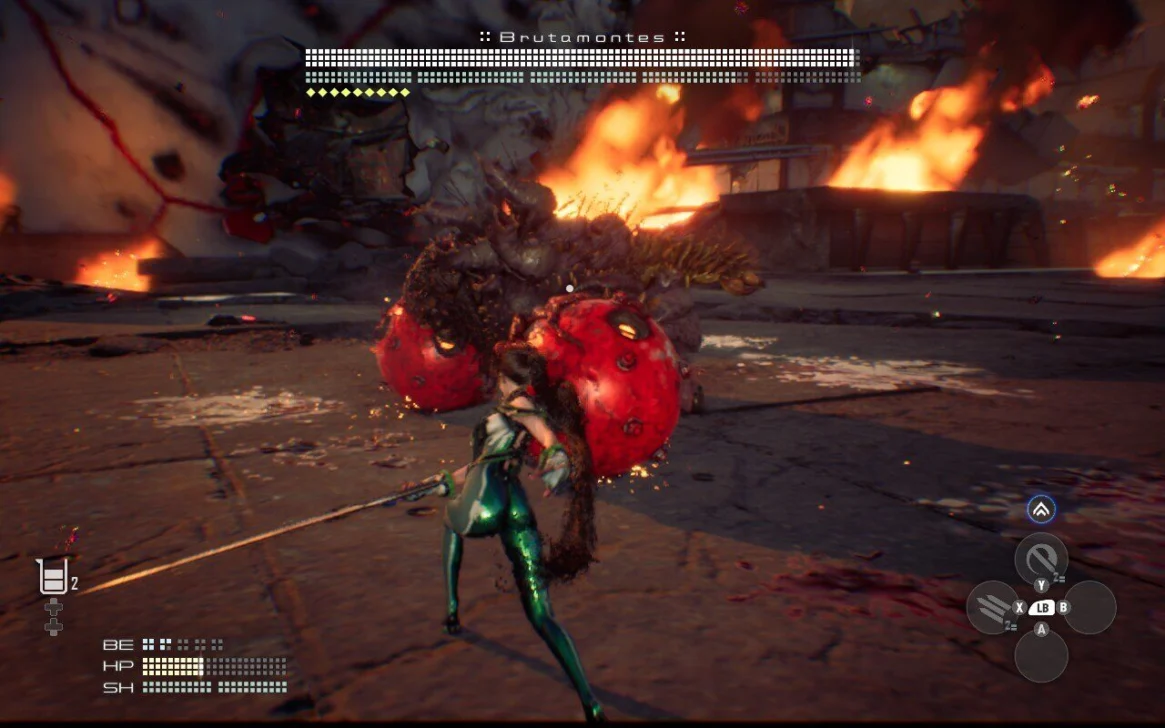Image resolution: width=1165 pixels, height=728 pixels.
Task: Select the top skill wheel slash ability
Action: [1041, 558]
